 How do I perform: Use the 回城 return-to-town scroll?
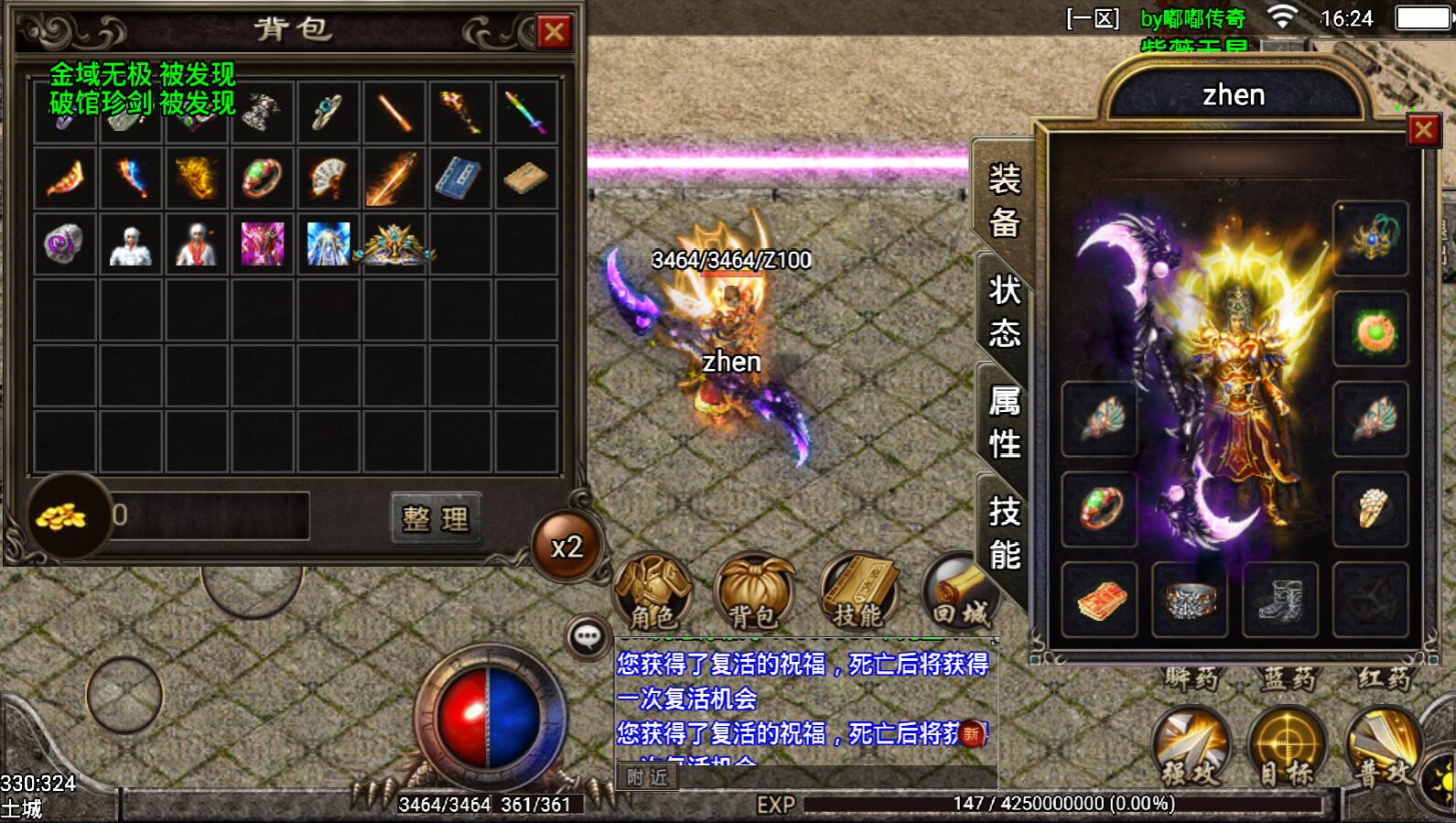tap(958, 592)
